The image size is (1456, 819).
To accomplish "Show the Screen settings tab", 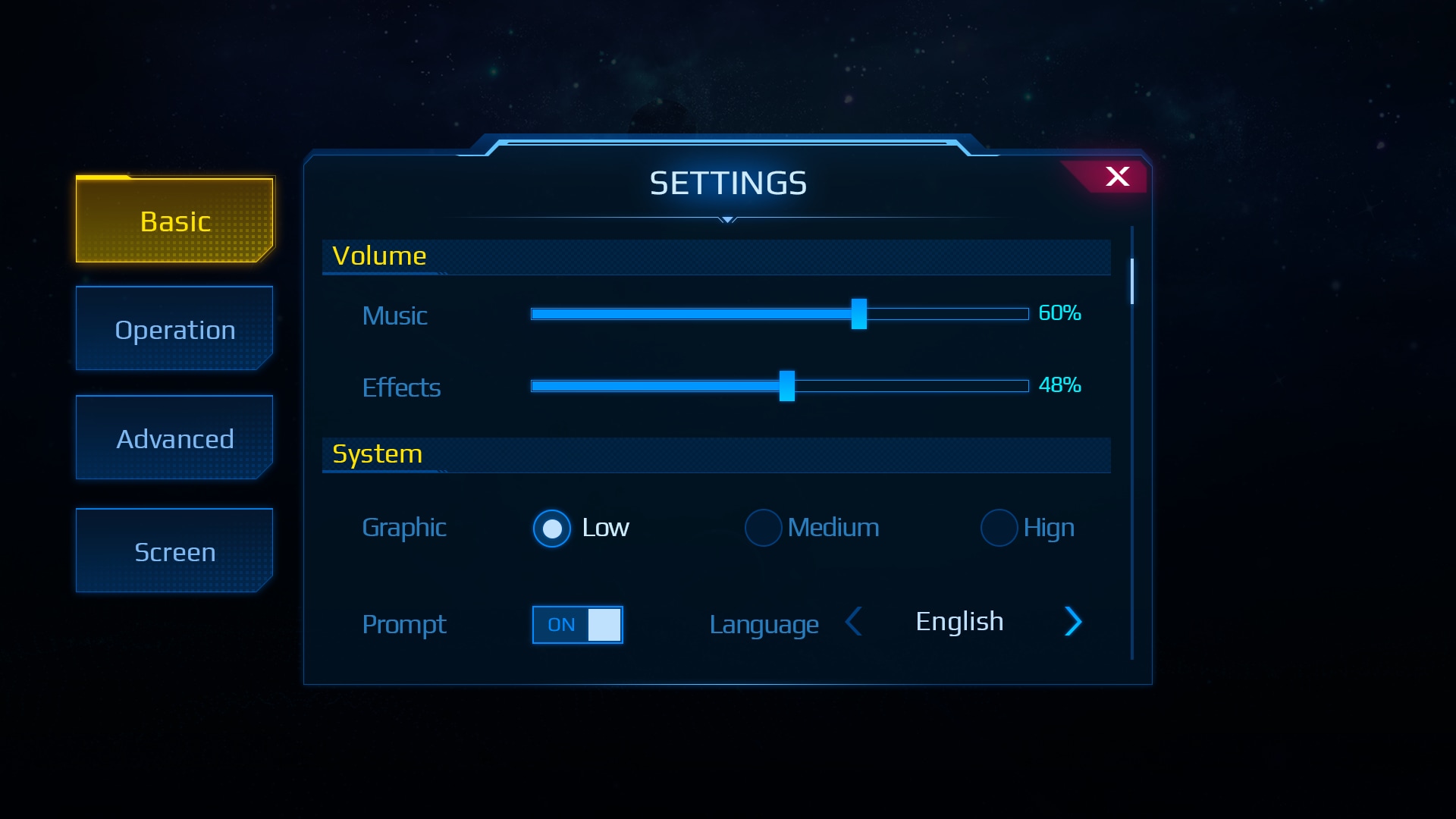I will (x=174, y=551).
